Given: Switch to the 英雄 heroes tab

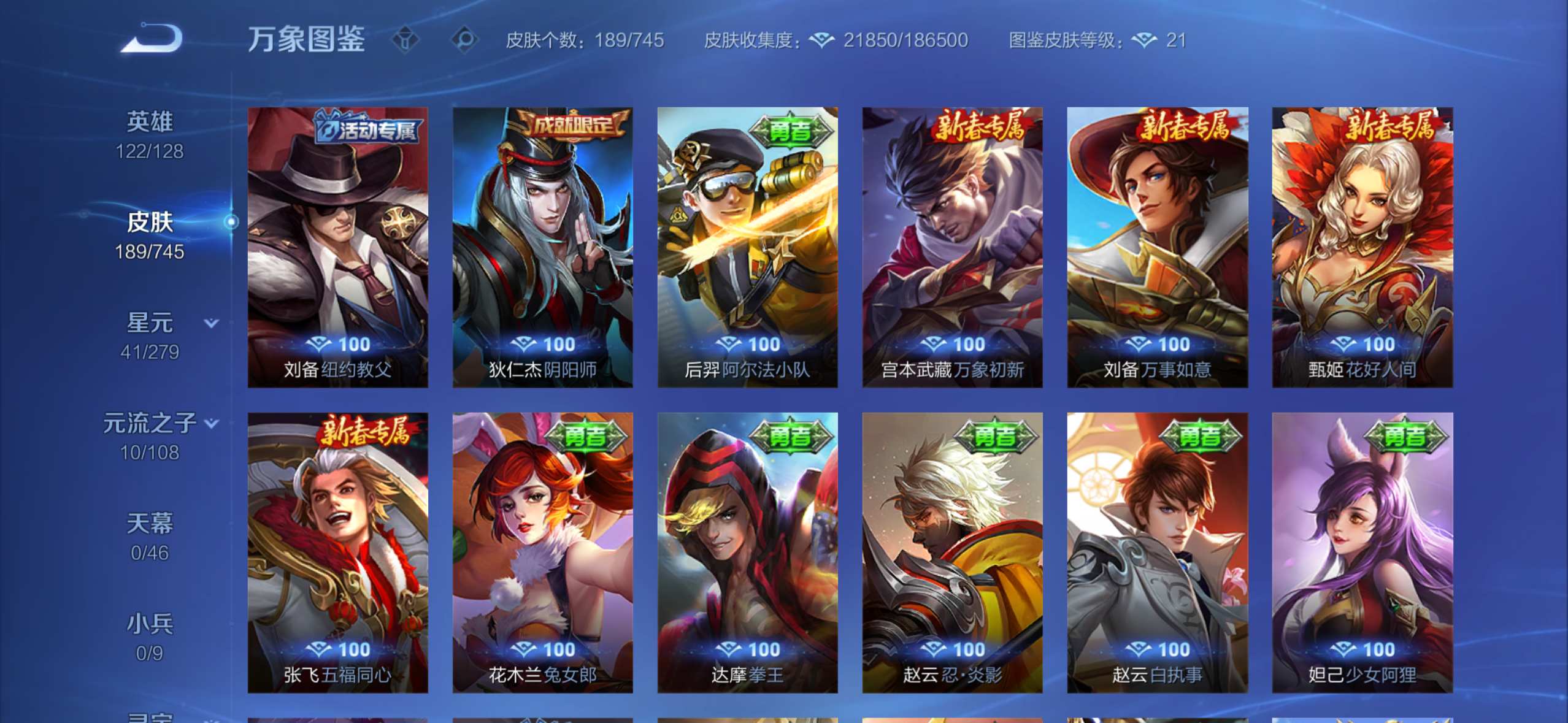Looking at the screenshot, I should [x=150, y=135].
